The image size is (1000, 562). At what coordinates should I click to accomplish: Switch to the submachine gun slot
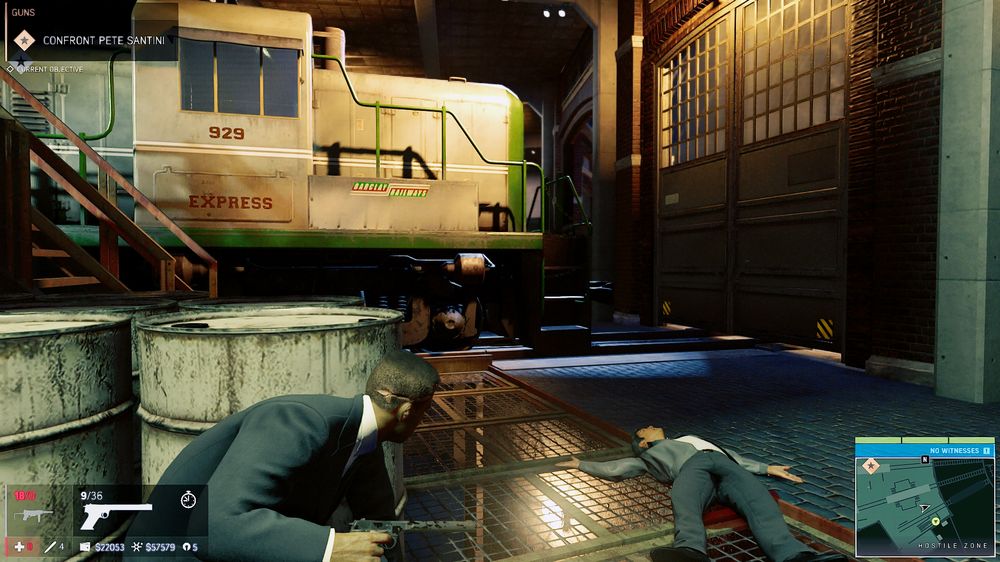pyautogui.click(x=35, y=515)
